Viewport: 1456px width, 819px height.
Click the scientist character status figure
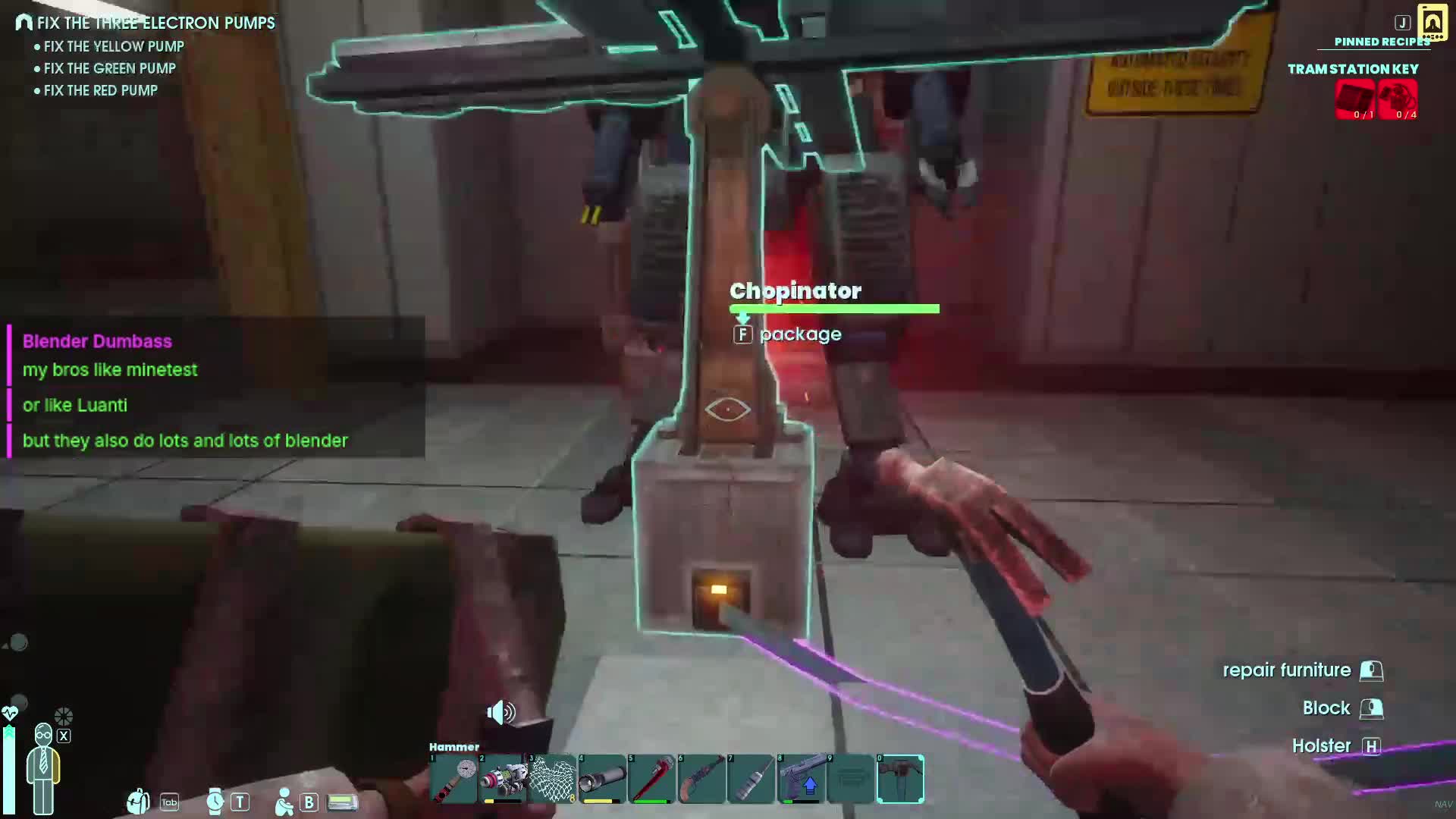43,767
